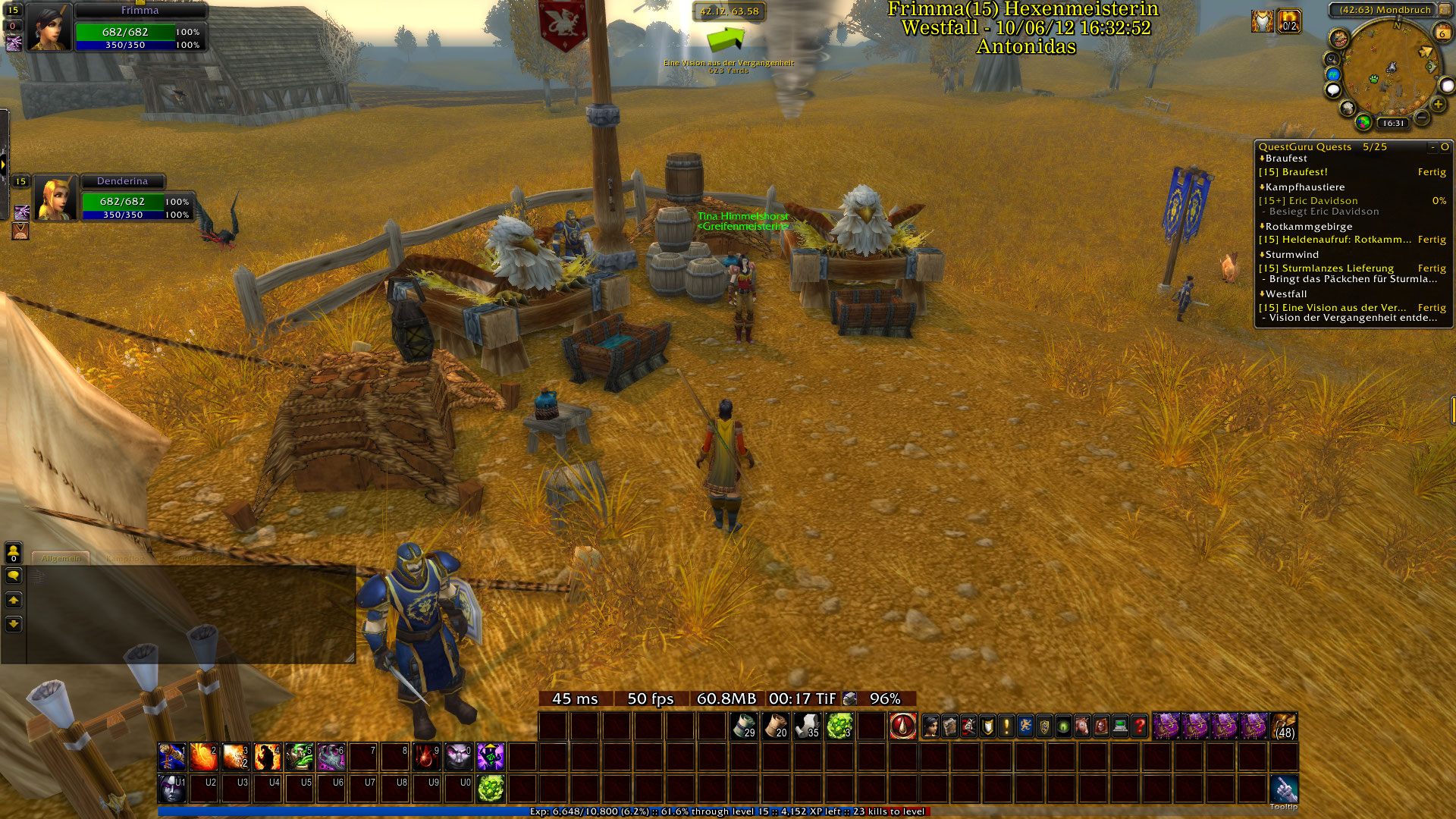Activate the red blood drop ability in slot 9
The width and height of the screenshot is (1456, 819).
pyautogui.click(x=426, y=757)
